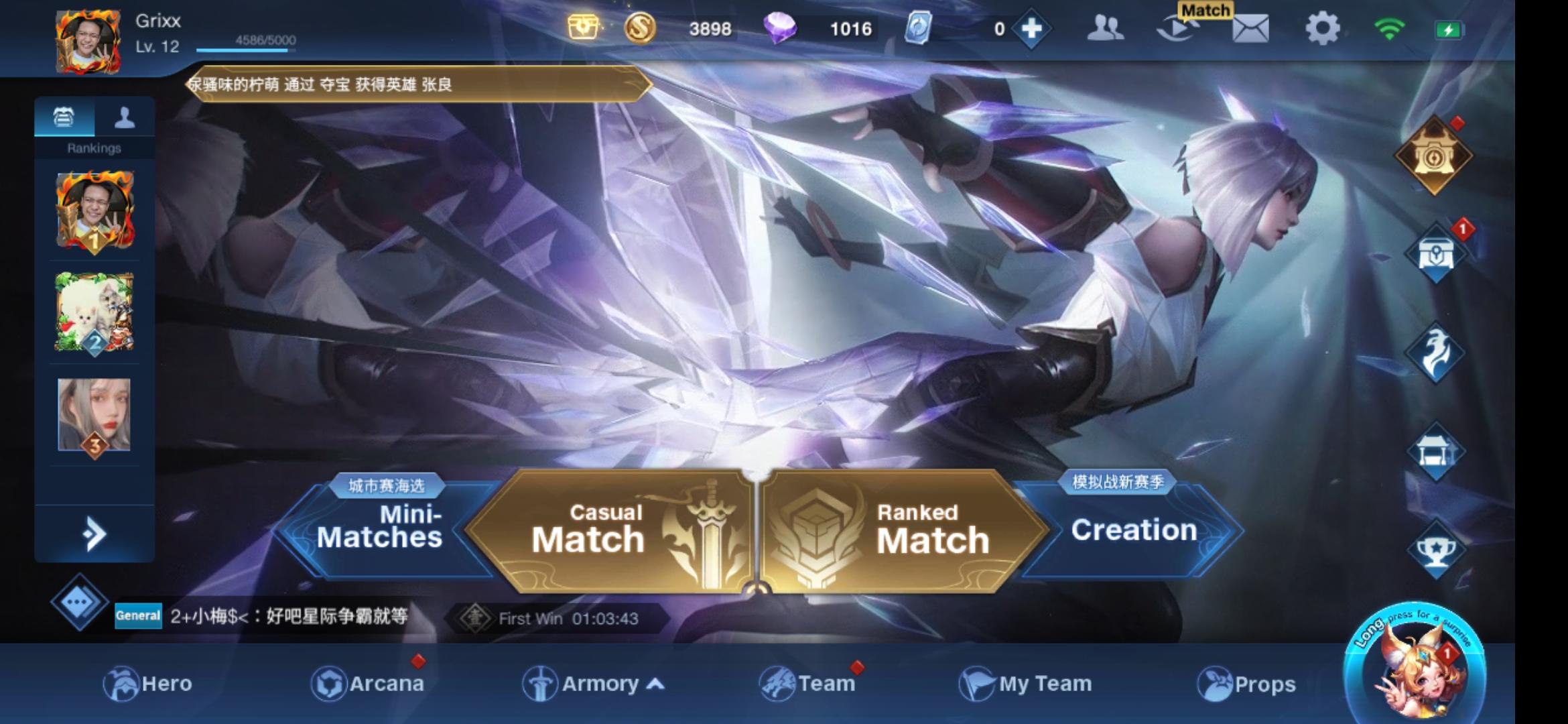Switch to the Rankings leaderboard tab

click(x=64, y=115)
